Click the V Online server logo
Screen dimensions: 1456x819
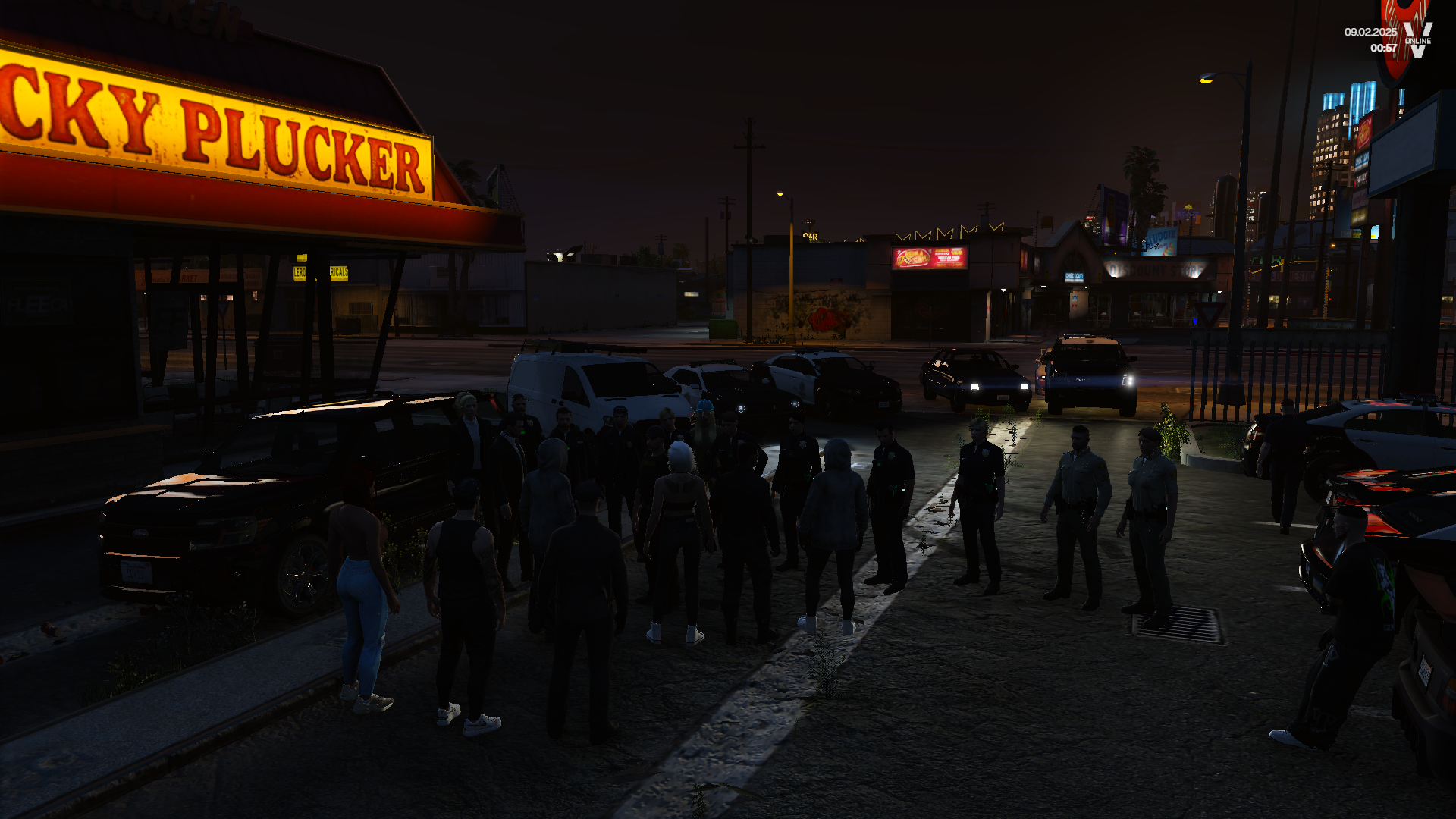click(x=1417, y=39)
